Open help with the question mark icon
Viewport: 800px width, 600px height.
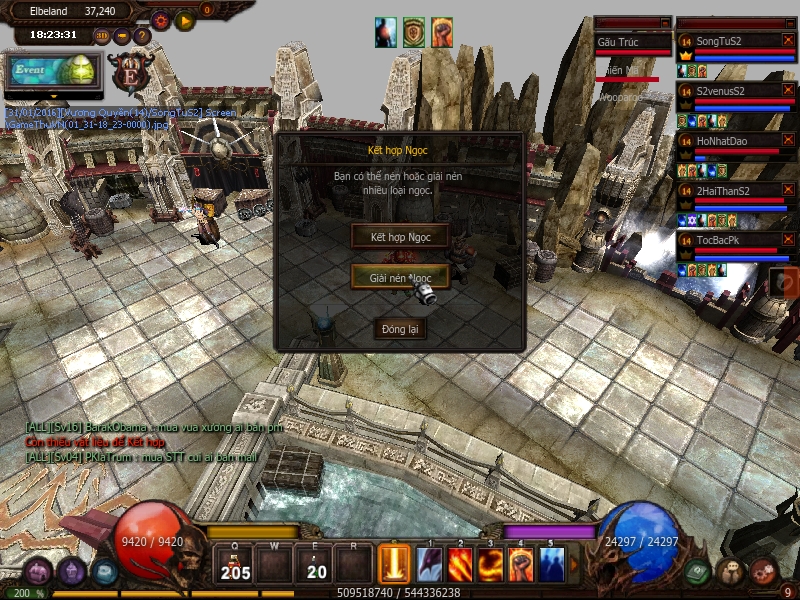pos(141,36)
